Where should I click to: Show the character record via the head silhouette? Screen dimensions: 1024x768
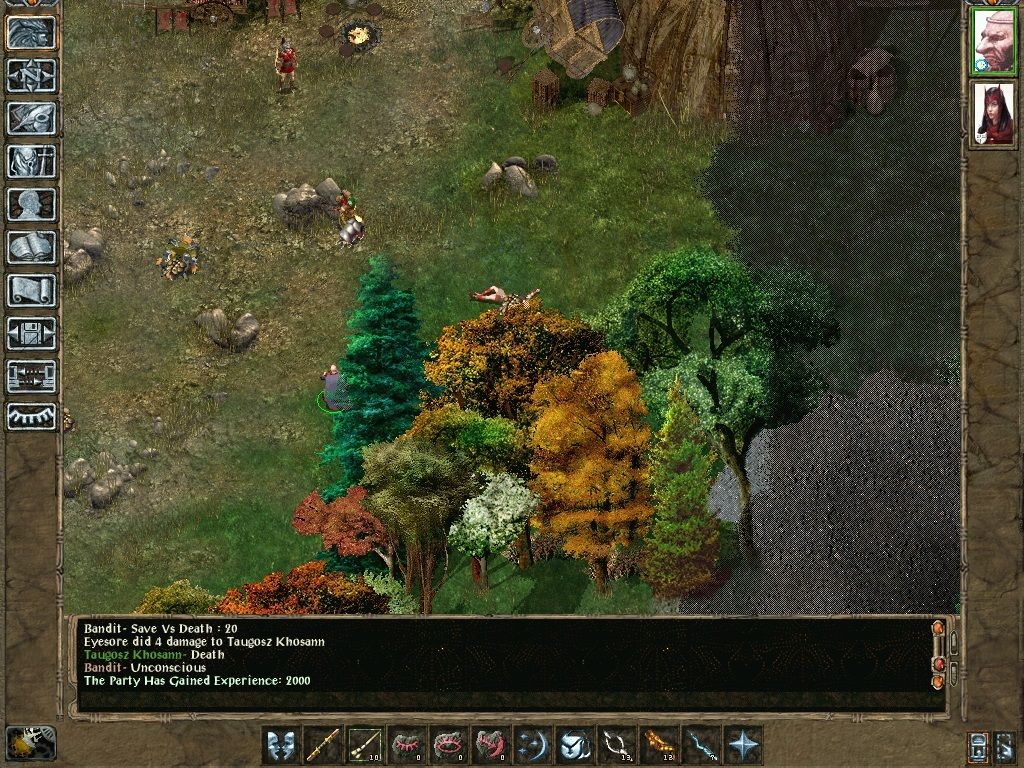point(31,204)
